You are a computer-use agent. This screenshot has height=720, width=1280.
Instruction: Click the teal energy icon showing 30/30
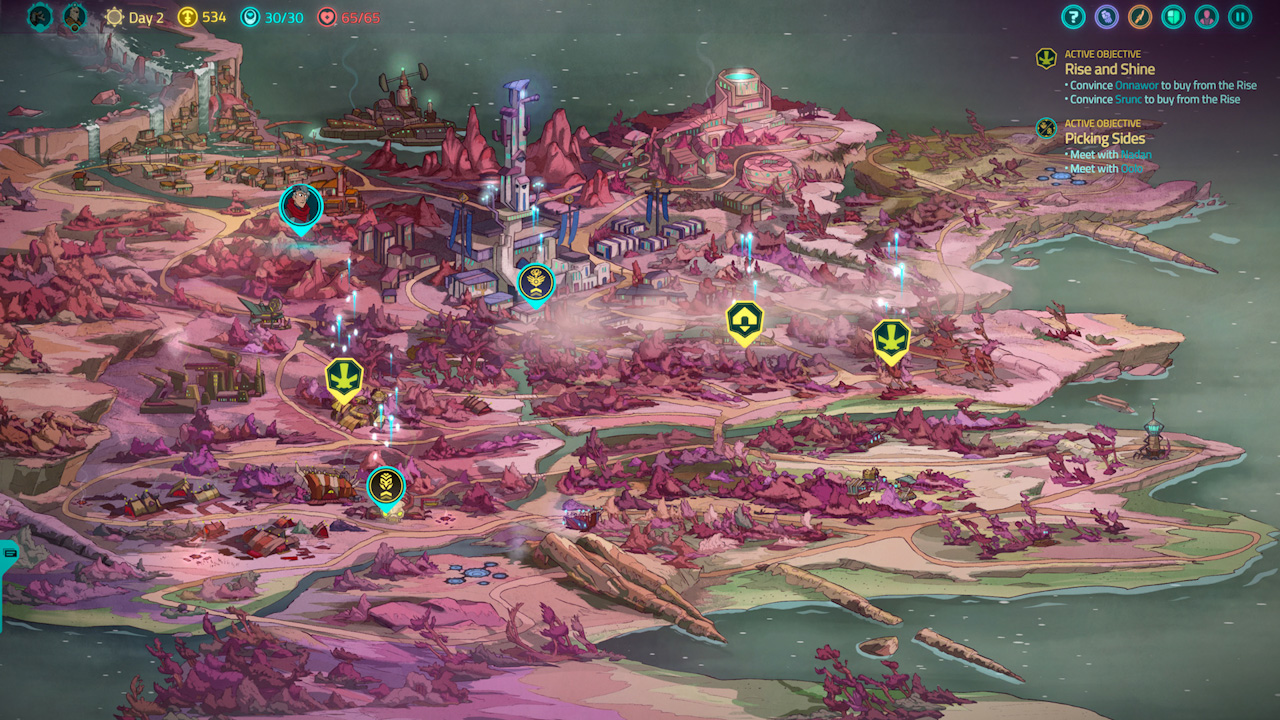coord(252,17)
